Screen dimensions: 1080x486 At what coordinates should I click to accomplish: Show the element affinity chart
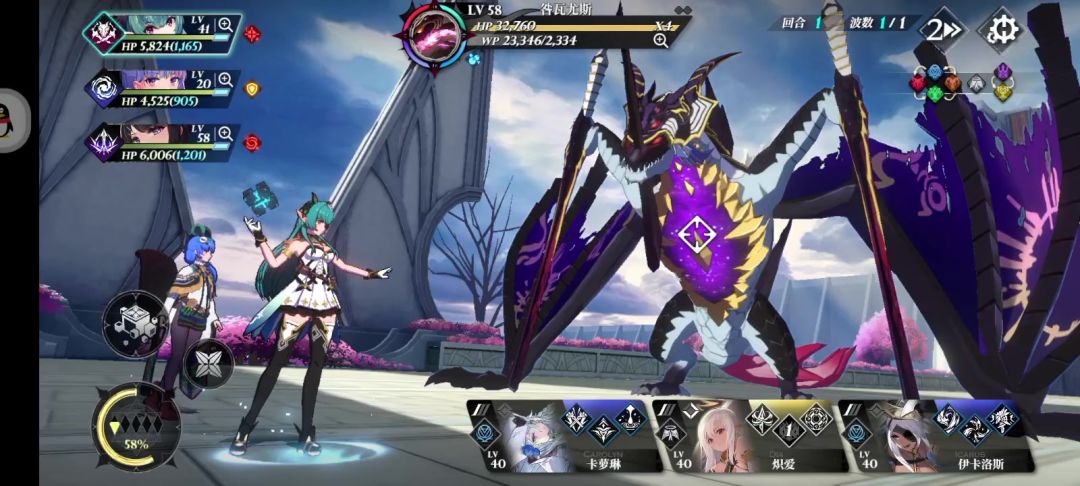pos(961,84)
